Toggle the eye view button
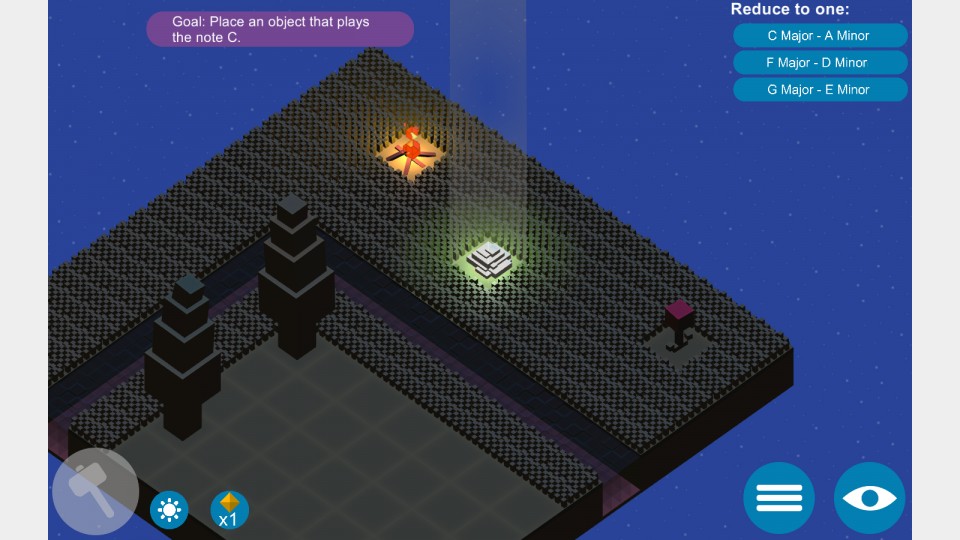Image resolution: width=960 pixels, height=540 pixels. coord(870,497)
